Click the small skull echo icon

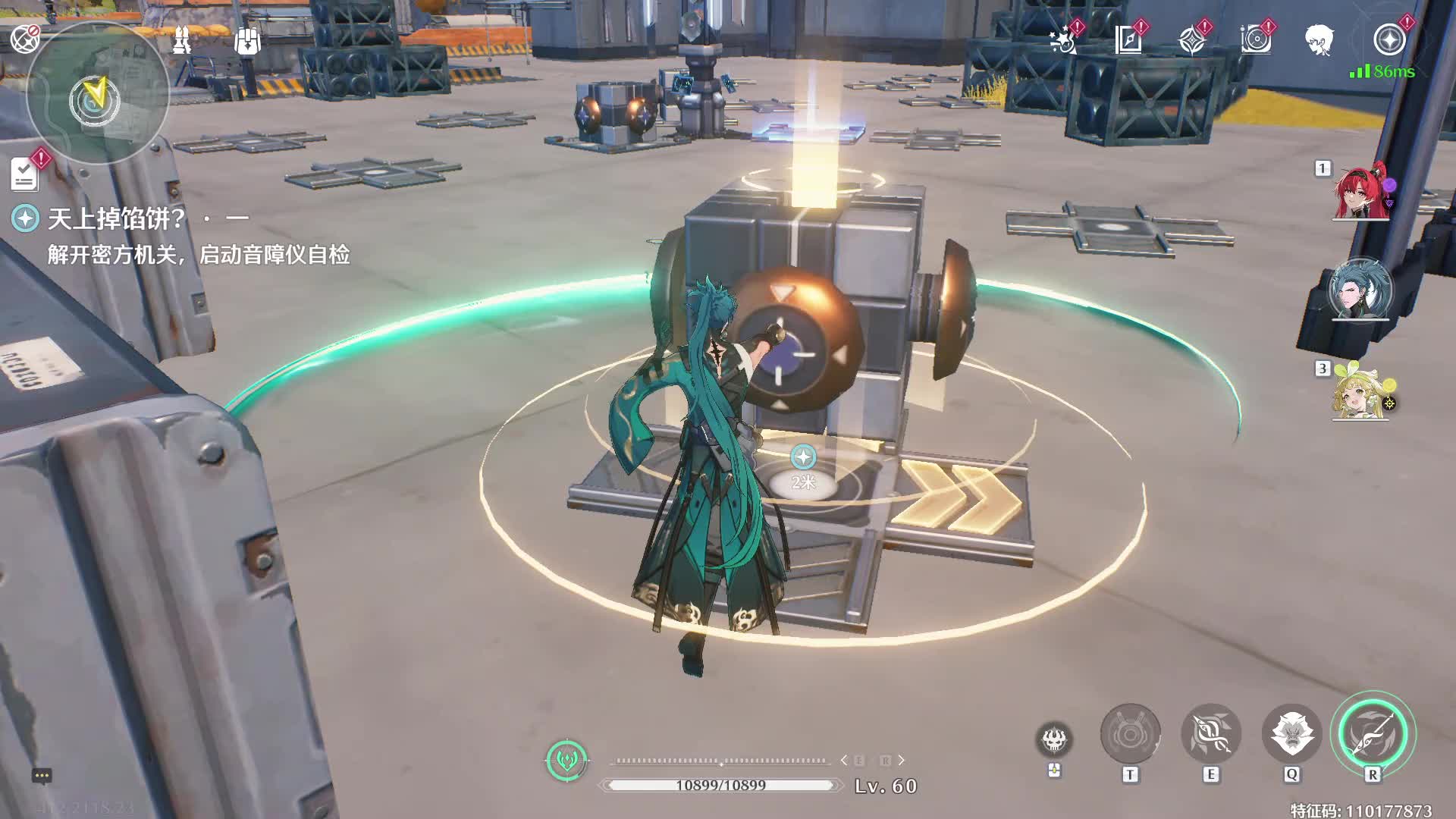pyautogui.click(x=1054, y=739)
